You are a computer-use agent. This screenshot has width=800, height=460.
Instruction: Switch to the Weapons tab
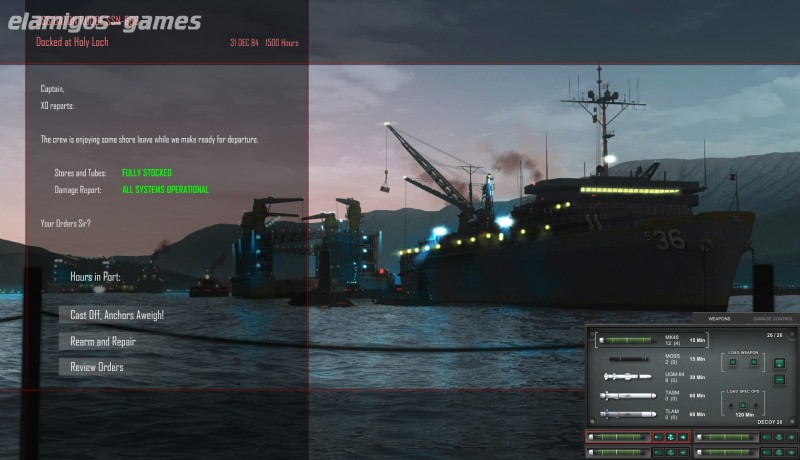[x=720, y=318]
